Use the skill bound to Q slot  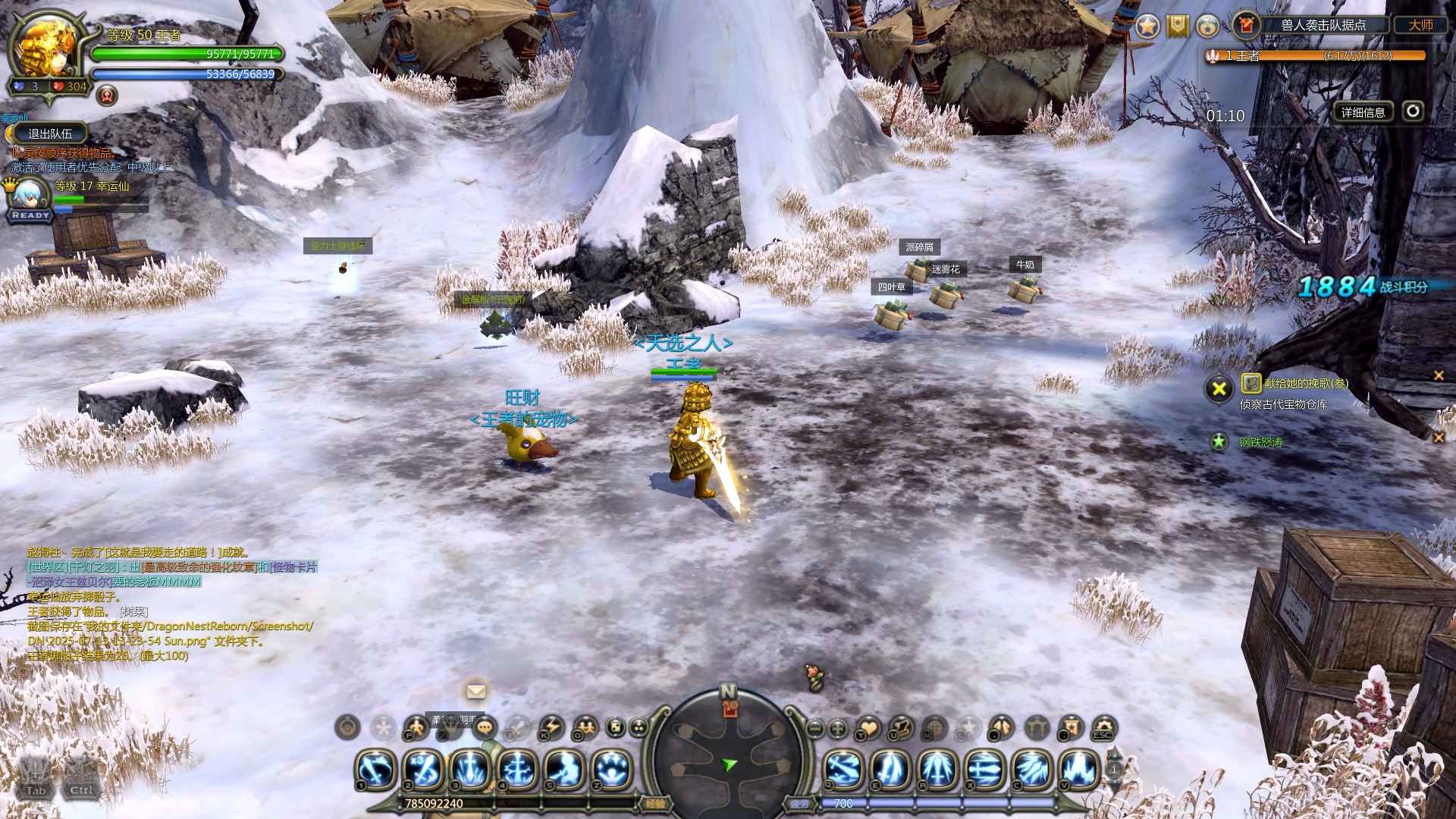tap(843, 769)
